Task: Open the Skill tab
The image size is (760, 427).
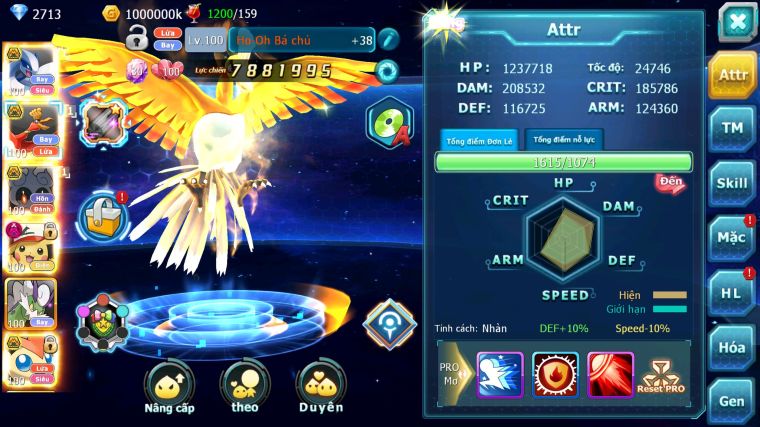Action: click(x=733, y=183)
